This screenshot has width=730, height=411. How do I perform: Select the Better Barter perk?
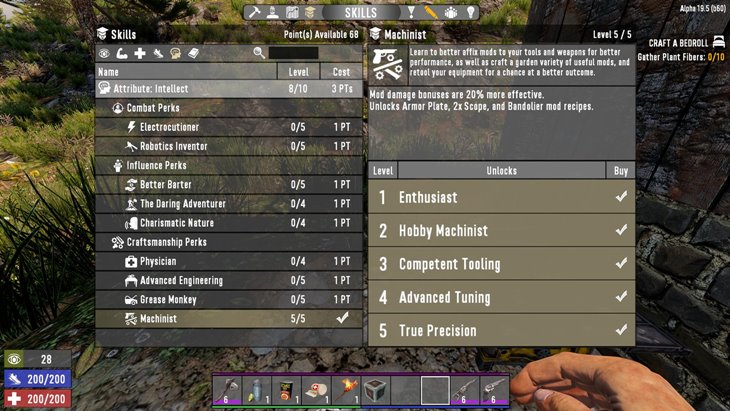click(229, 185)
